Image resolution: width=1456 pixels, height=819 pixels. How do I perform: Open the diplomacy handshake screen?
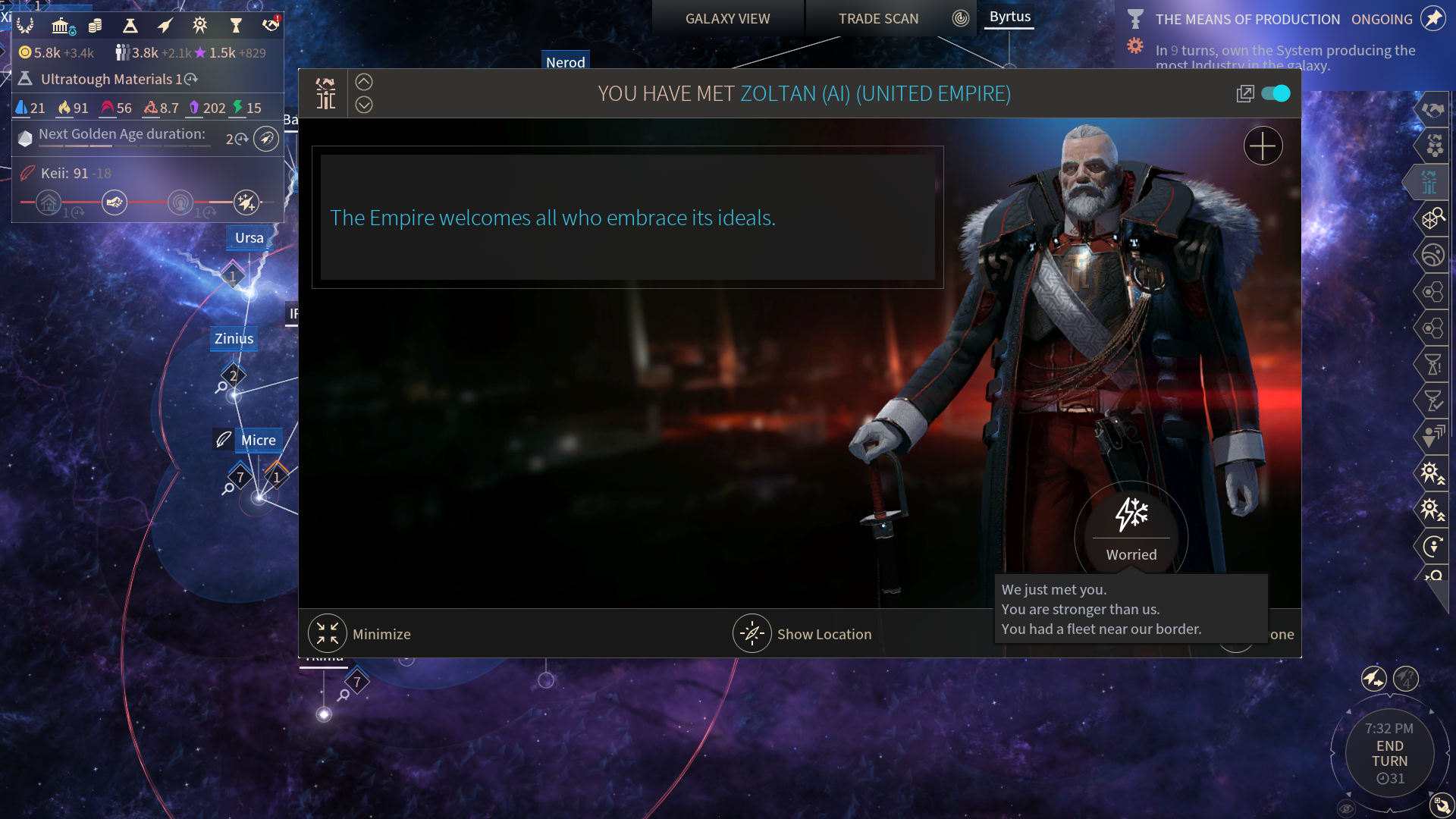[270, 26]
